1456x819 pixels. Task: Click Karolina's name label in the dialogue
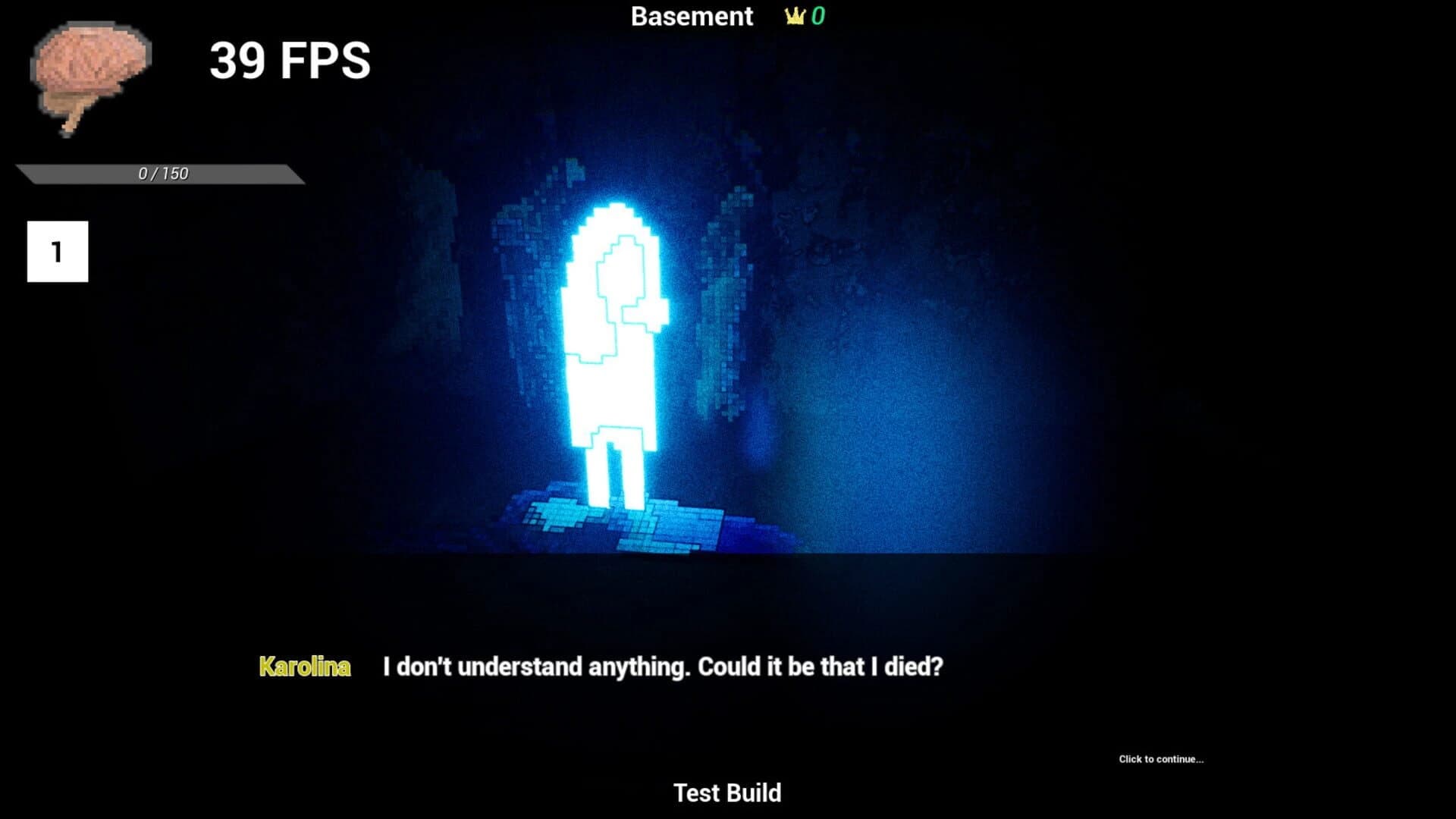305,667
